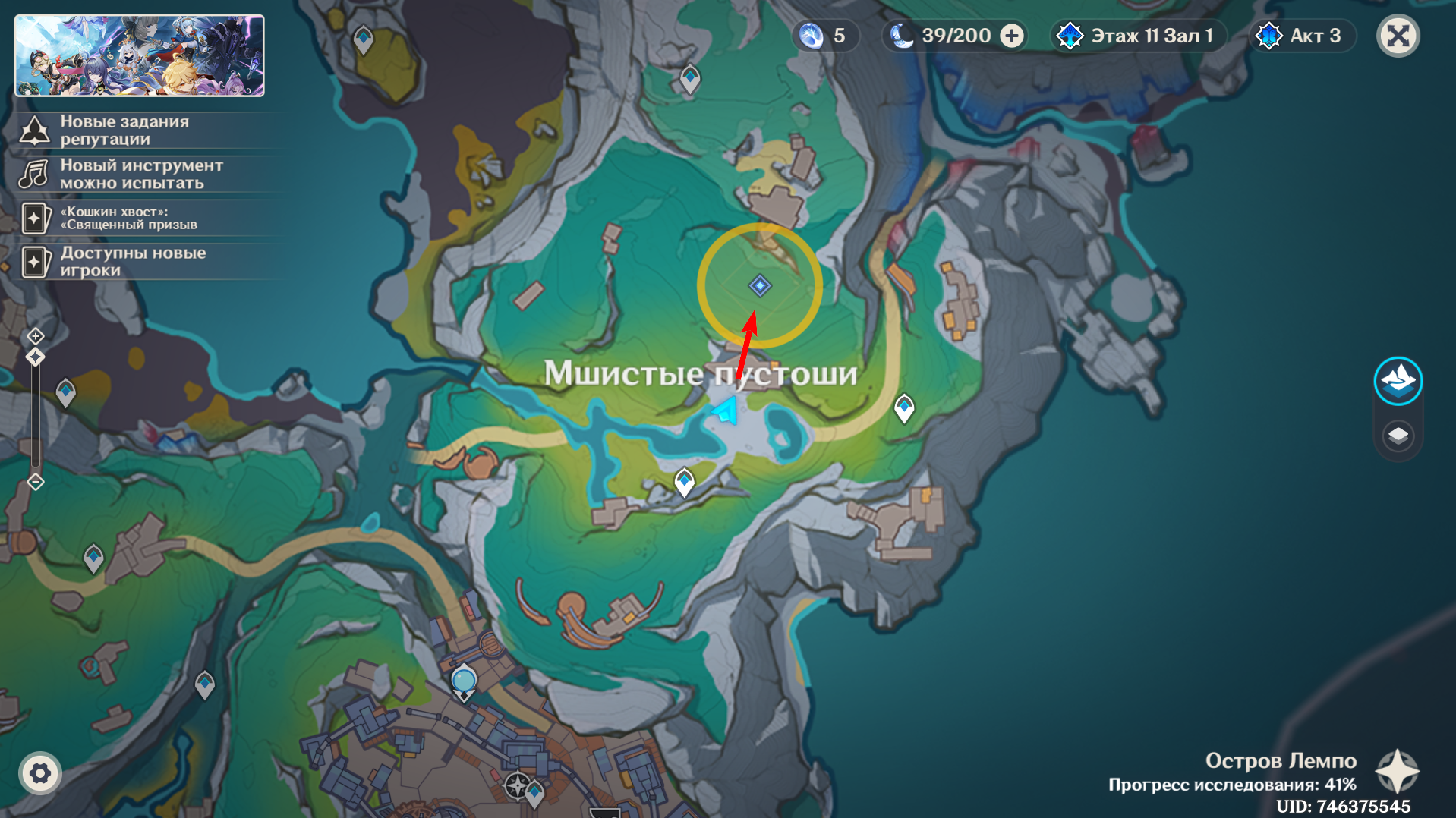This screenshot has height=818, width=1456.
Task: Add Original Resin with the plus button
Action: click(x=1012, y=36)
